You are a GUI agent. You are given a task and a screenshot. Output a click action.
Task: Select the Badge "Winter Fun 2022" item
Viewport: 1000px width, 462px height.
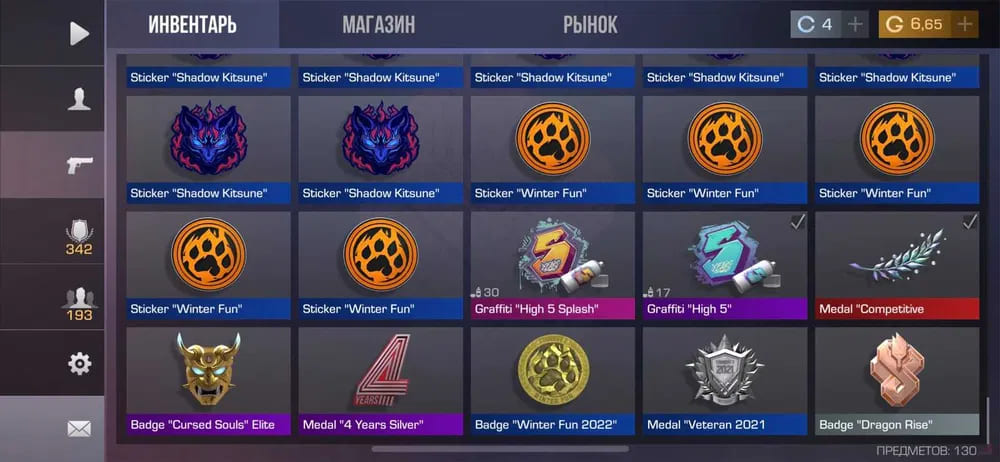tap(553, 381)
